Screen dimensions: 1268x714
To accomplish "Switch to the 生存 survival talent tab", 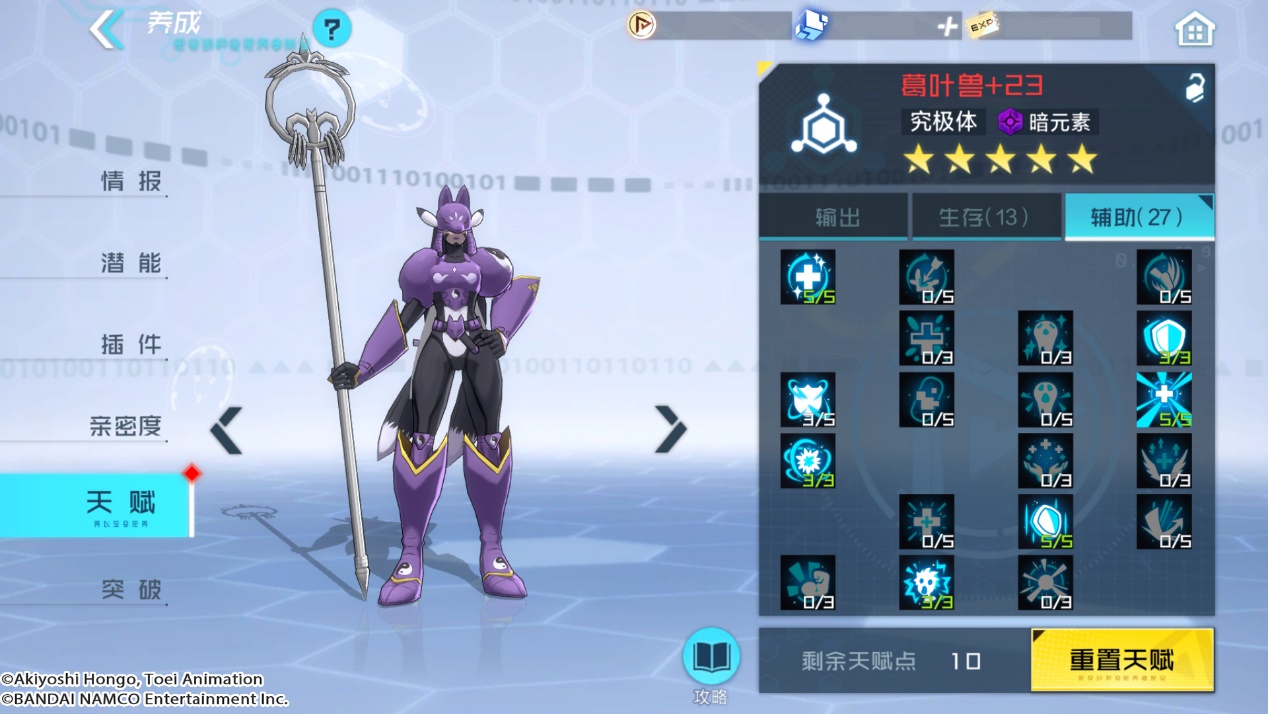I will 985,217.
